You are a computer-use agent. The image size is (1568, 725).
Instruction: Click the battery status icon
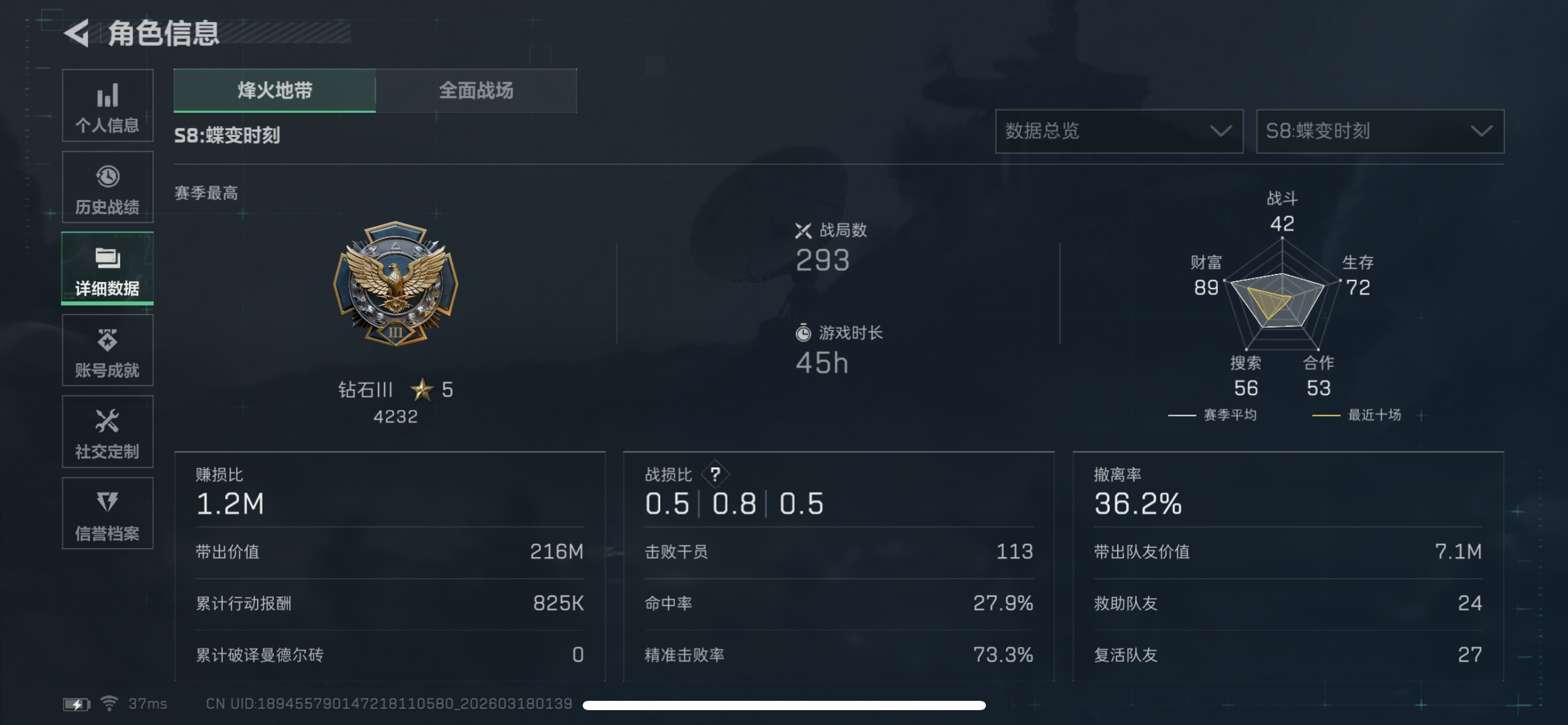pyautogui.click(x=76, y=703)
